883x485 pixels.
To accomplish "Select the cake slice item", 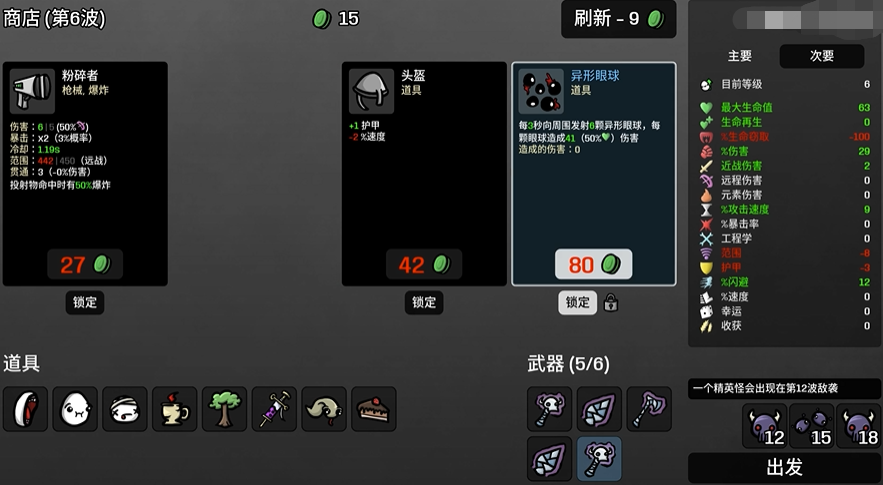I will coord(374,409).
